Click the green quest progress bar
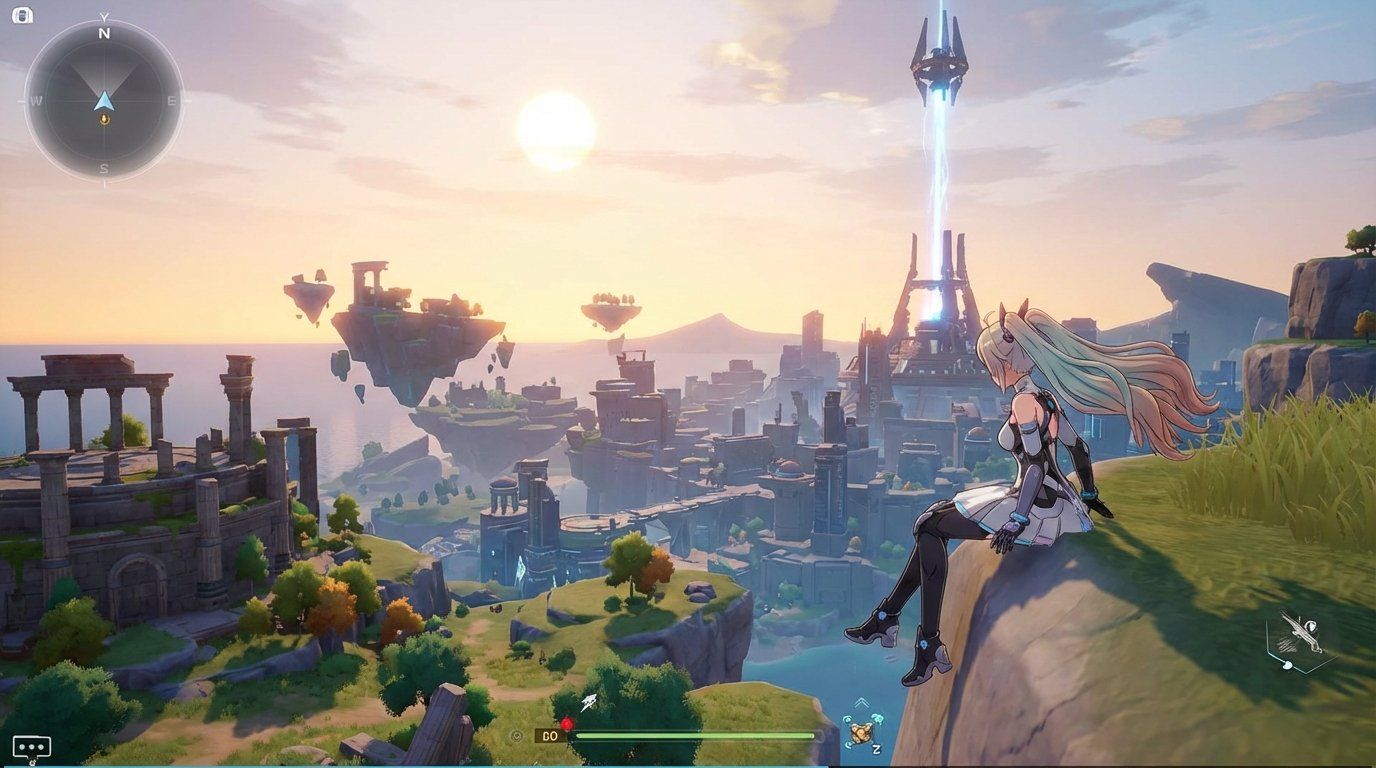The height and width of the screenshot is (768, 1376). [696, 735]
